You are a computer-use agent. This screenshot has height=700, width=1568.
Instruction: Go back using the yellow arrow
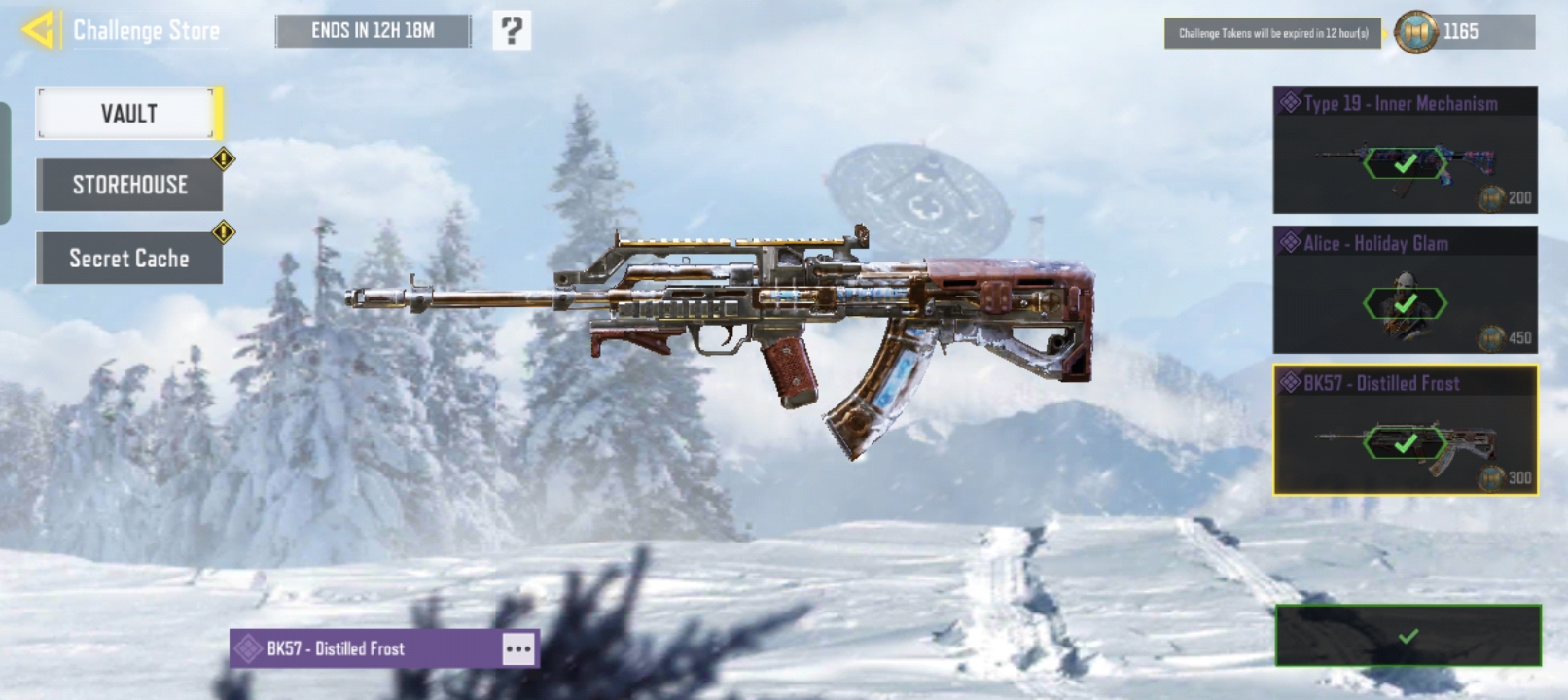point(37,30)
